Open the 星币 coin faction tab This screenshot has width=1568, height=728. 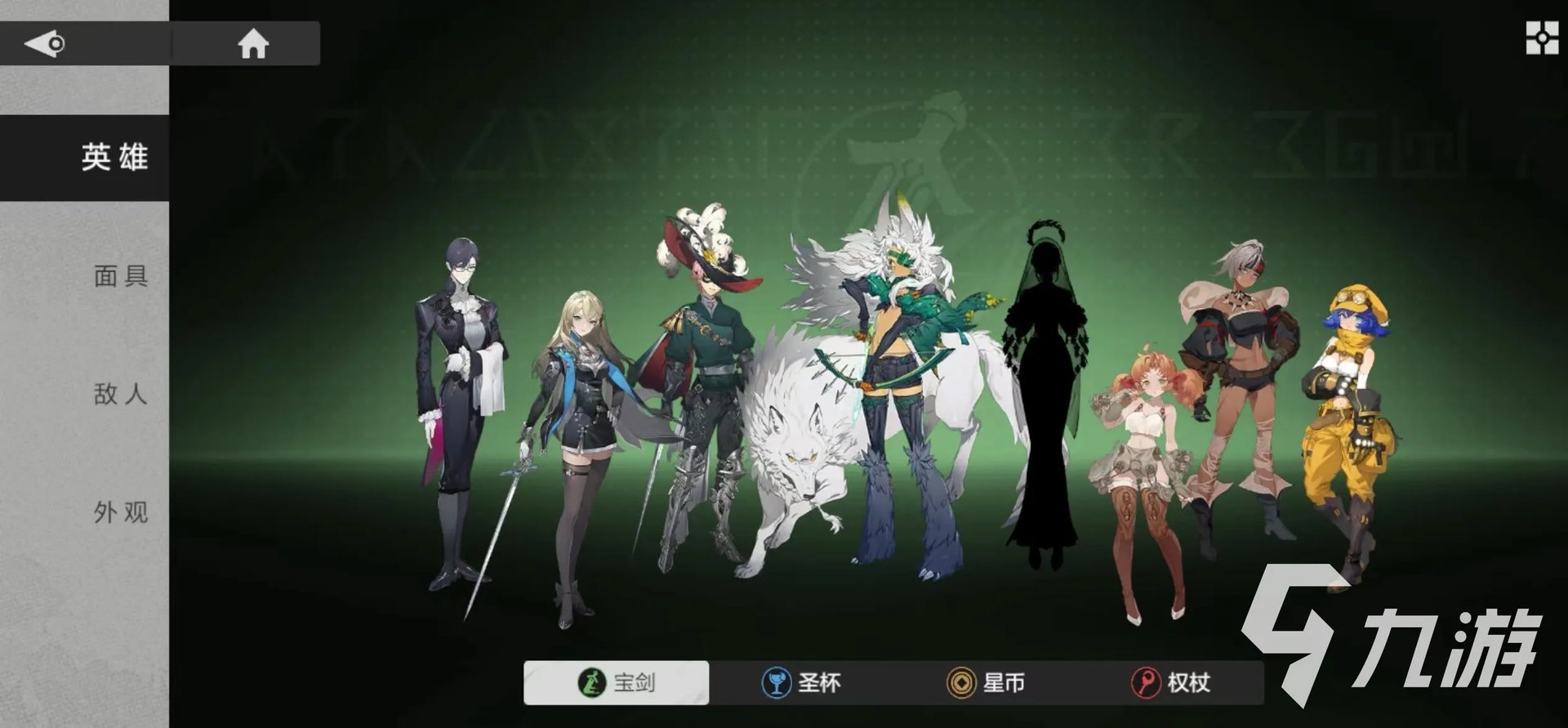[x=986, y=682]
